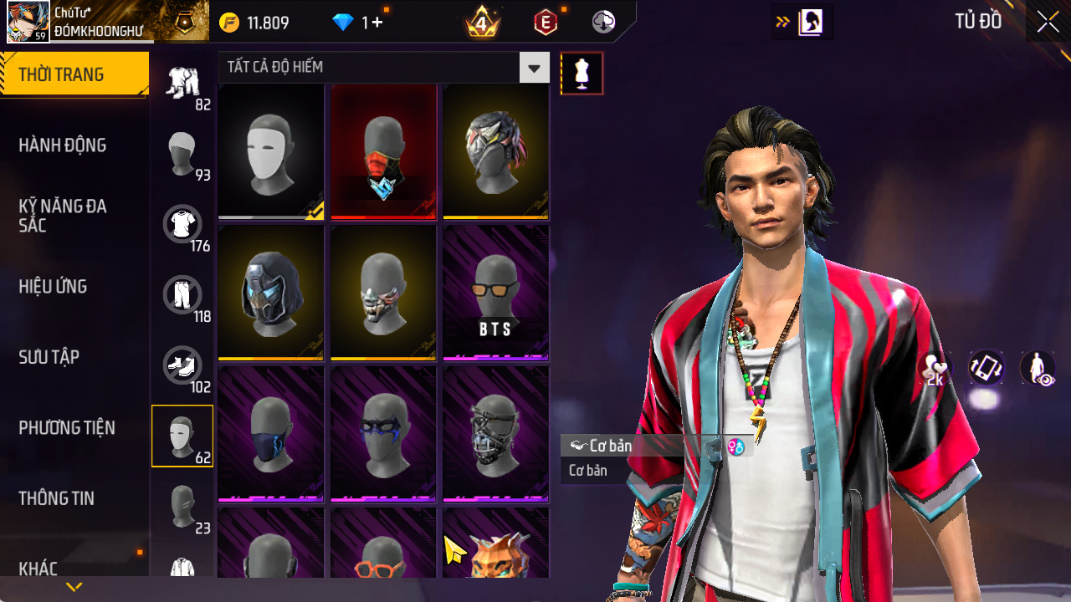Show the PHƯƠNG TIỆN category

tap(67, 428)
